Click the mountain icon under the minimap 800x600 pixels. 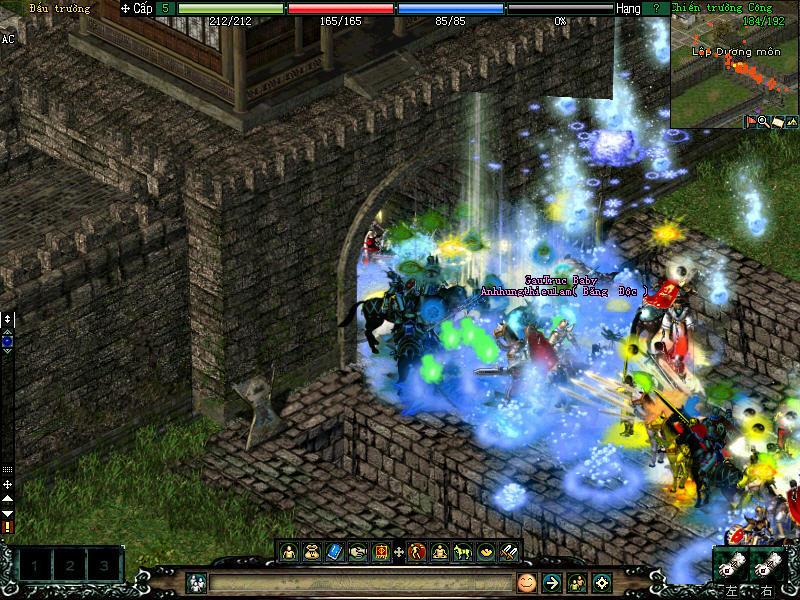pos(790,122)
